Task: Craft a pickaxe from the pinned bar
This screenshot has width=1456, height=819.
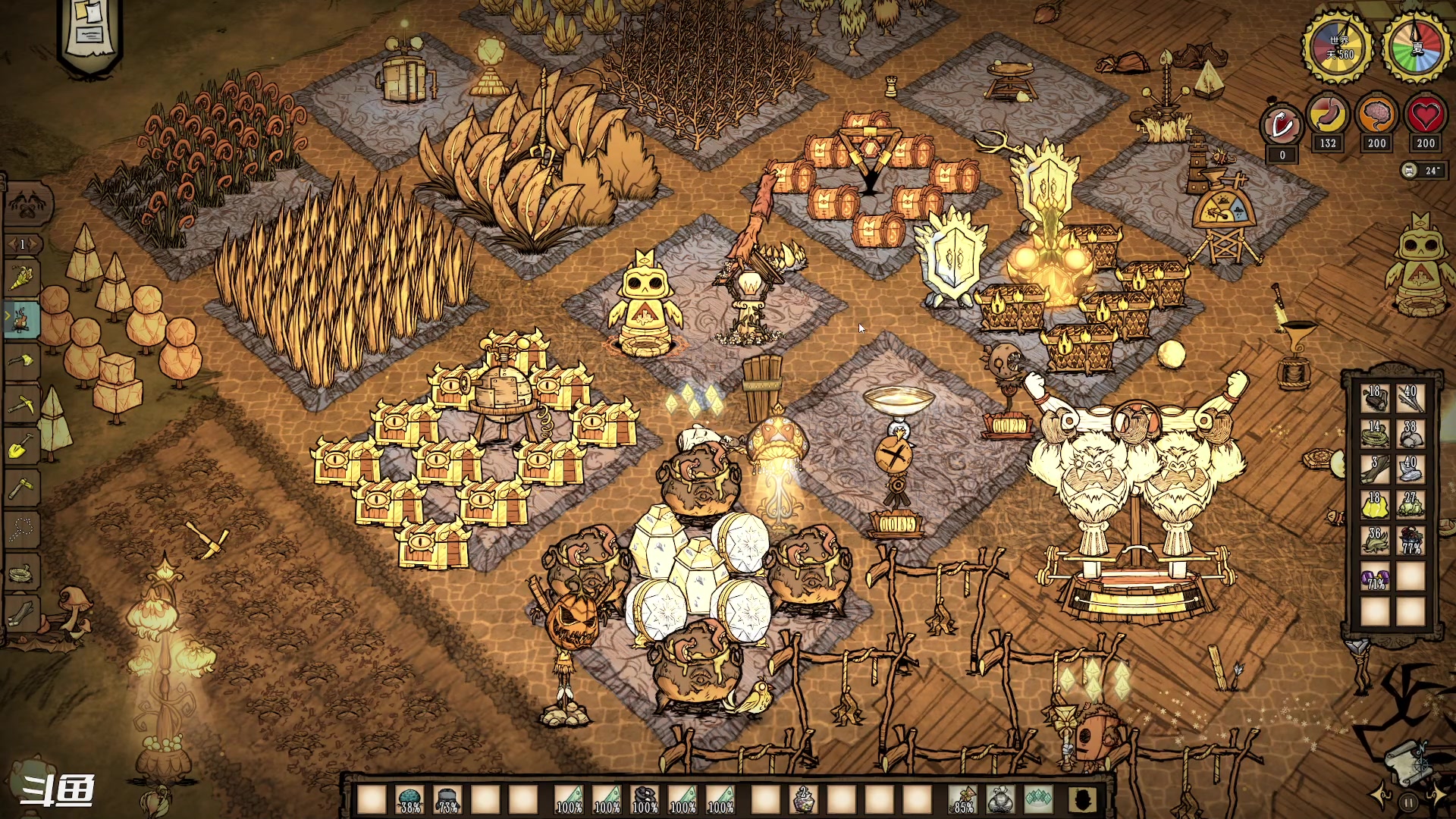Action: pos(21,403)
